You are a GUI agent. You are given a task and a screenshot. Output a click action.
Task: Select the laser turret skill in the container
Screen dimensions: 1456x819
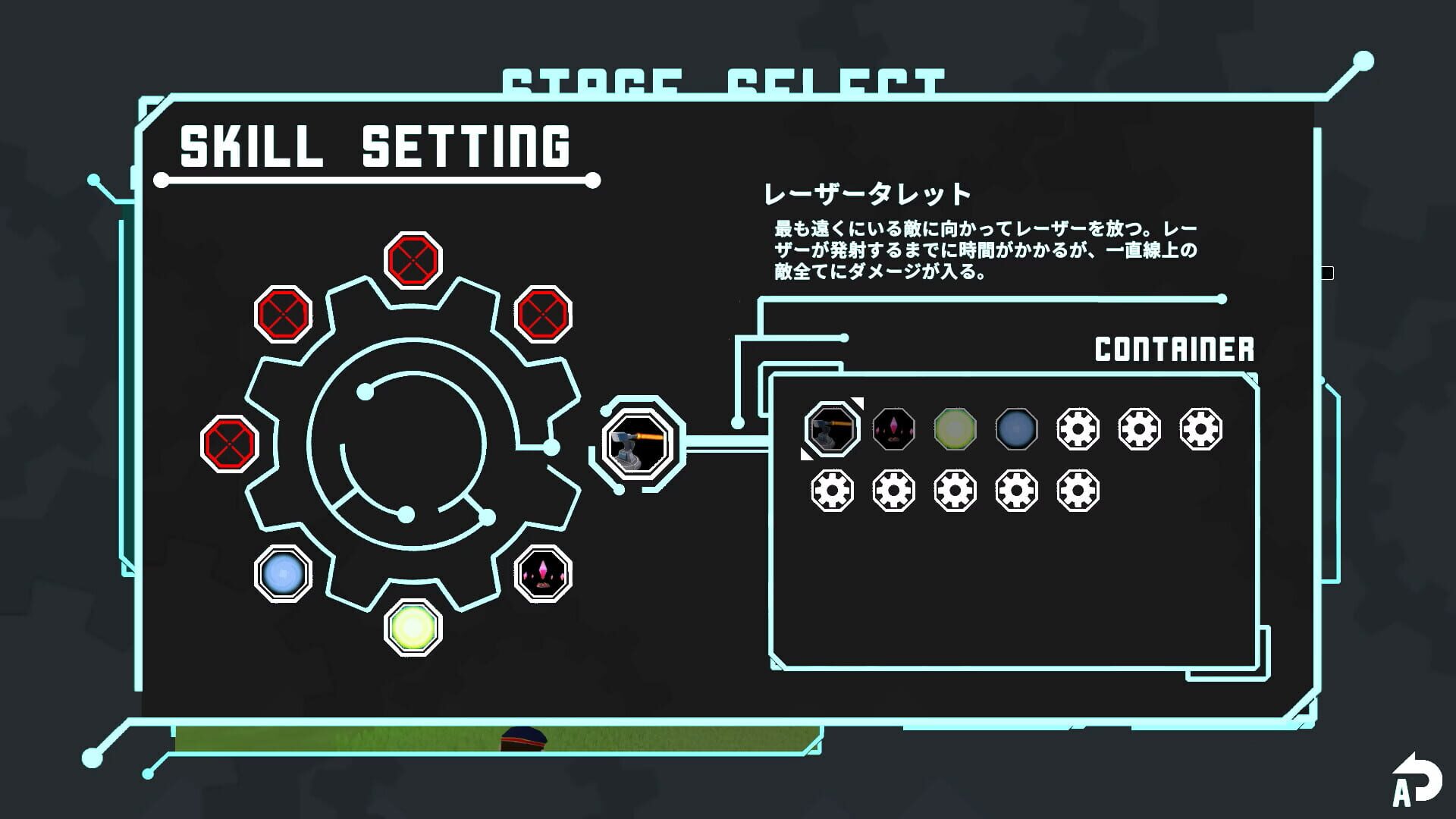pyautogui.click(x=831, y=429)
